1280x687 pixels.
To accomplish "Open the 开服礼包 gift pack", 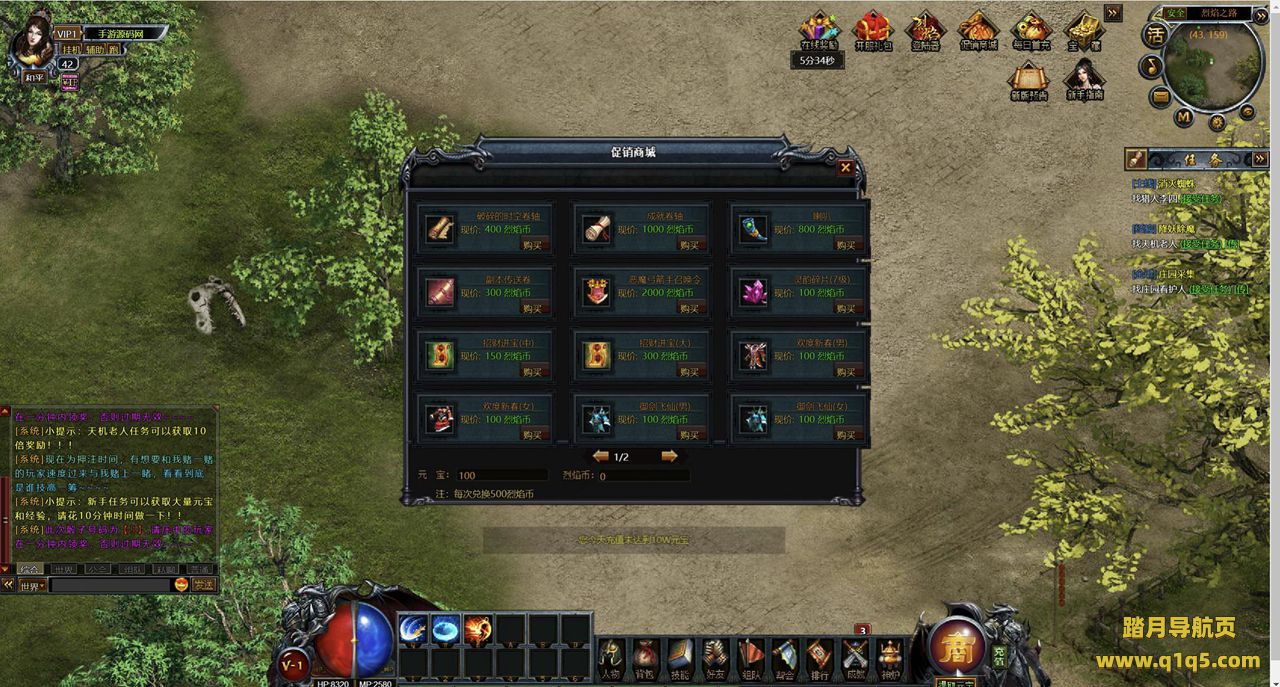I will 872,31.
